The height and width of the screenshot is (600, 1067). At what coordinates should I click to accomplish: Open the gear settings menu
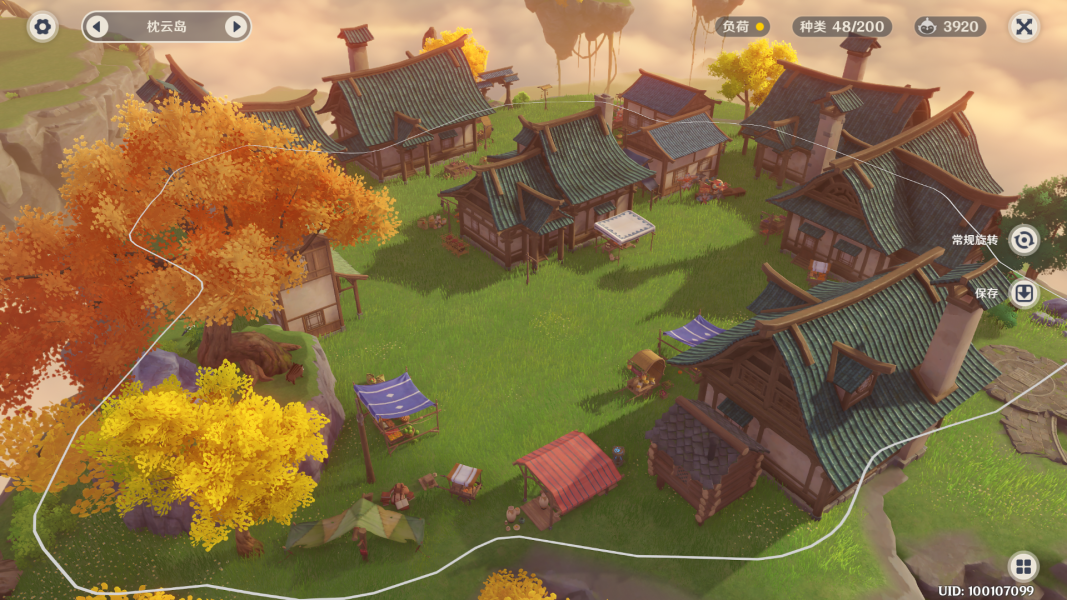click(x=42, y=27)
